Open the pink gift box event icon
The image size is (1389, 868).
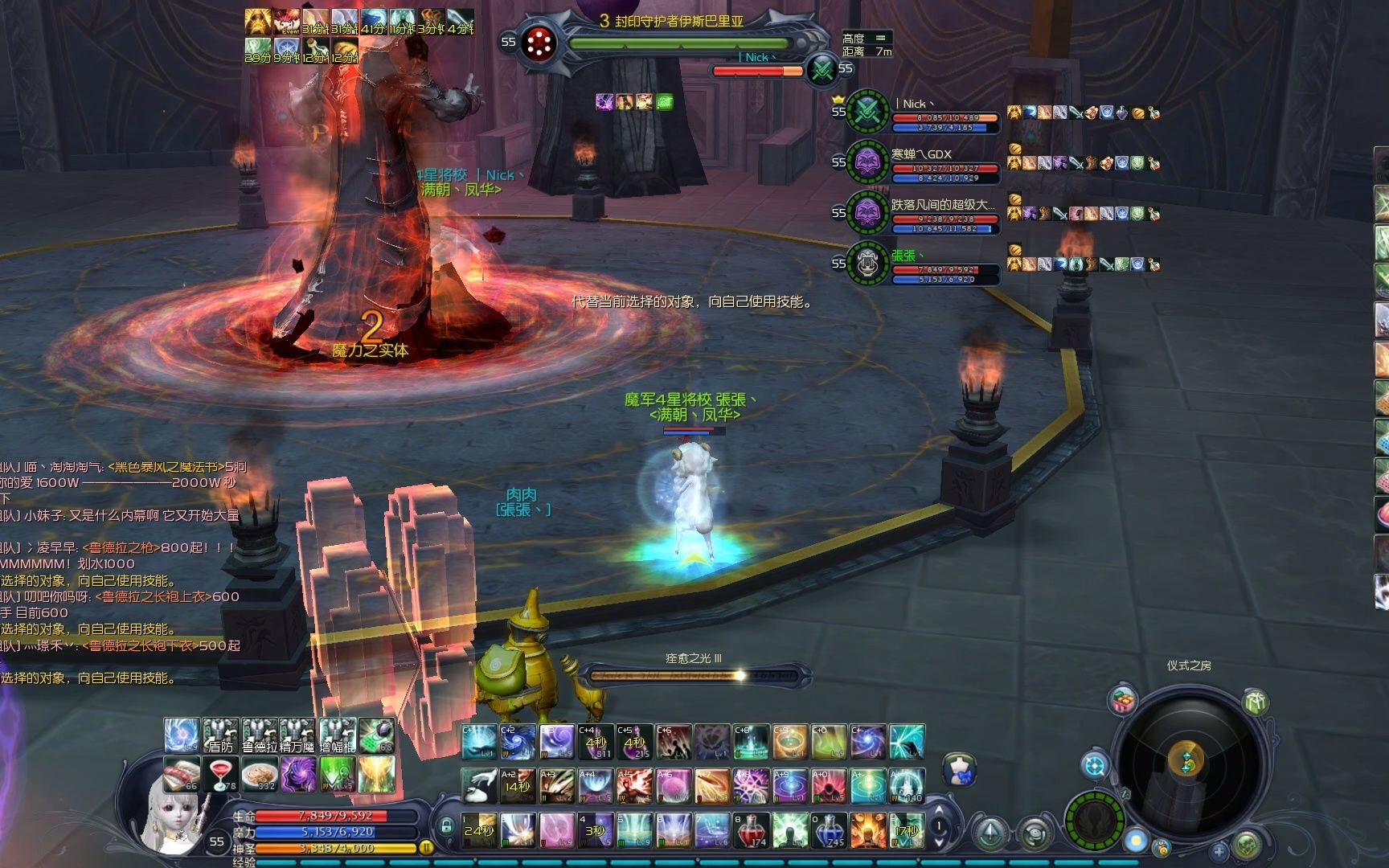click(x=1123, y=701)
